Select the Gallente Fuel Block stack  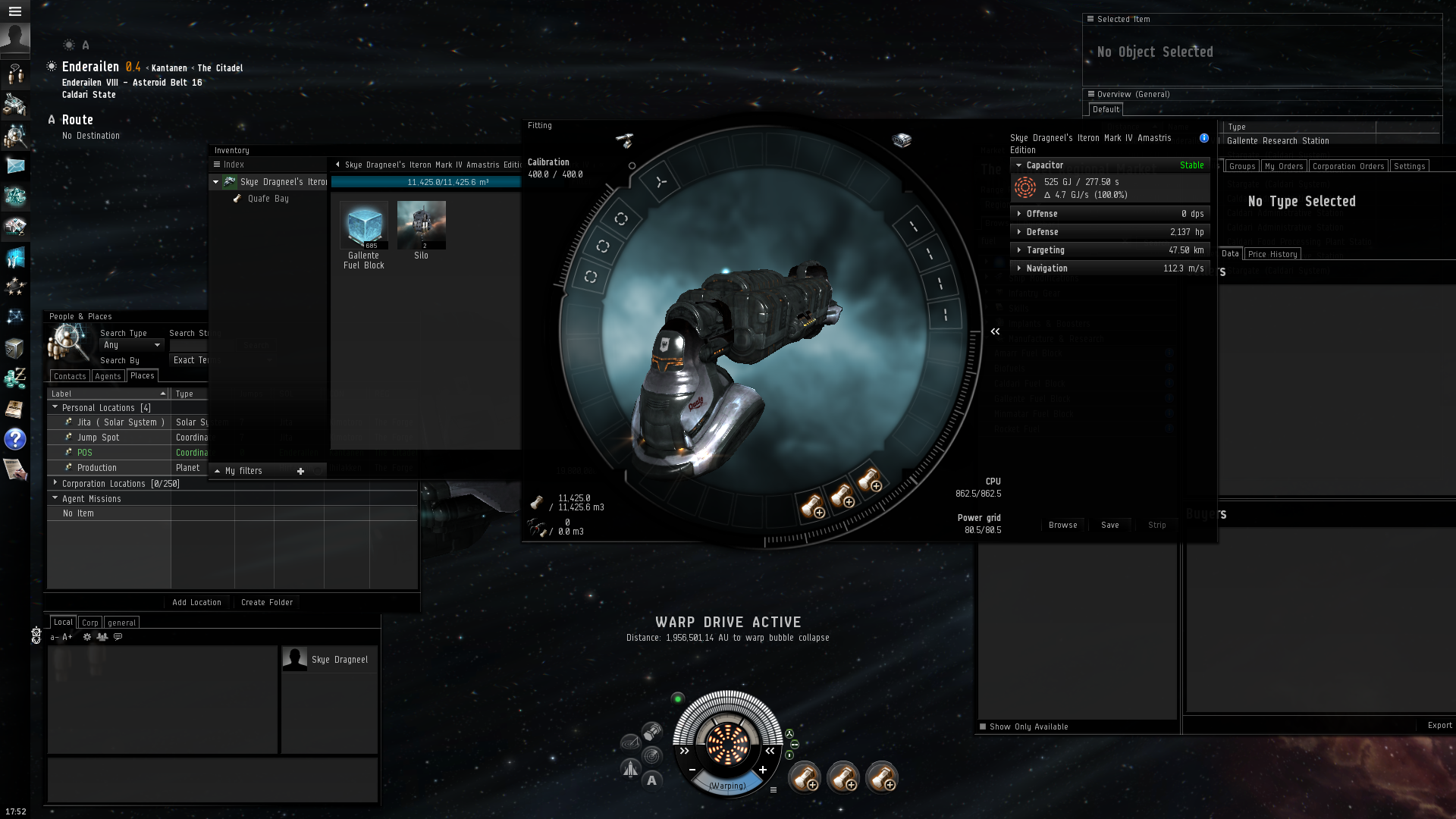coord(364,226)
